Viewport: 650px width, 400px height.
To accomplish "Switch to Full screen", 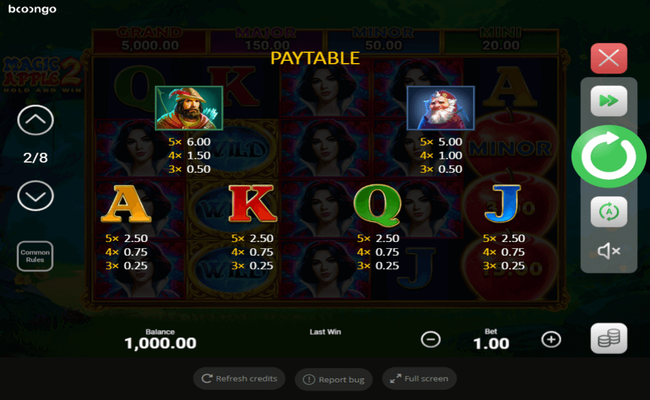I will [419, 379].
